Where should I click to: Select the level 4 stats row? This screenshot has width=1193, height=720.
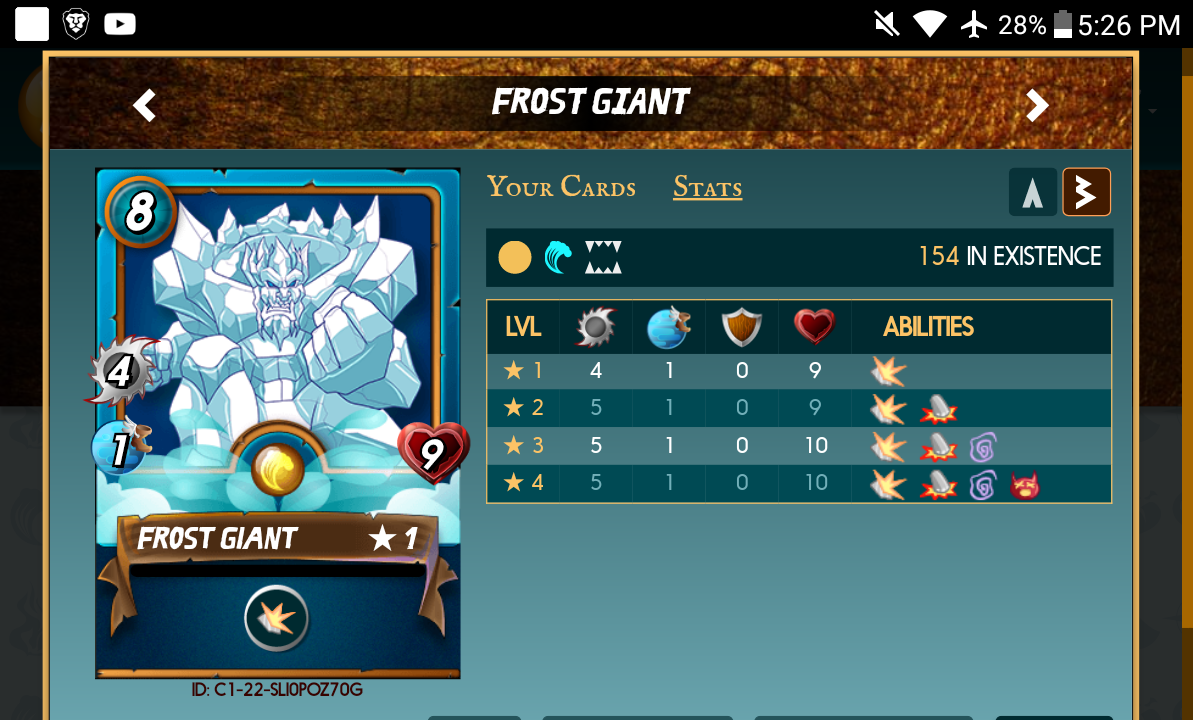(x=798, y=483)
